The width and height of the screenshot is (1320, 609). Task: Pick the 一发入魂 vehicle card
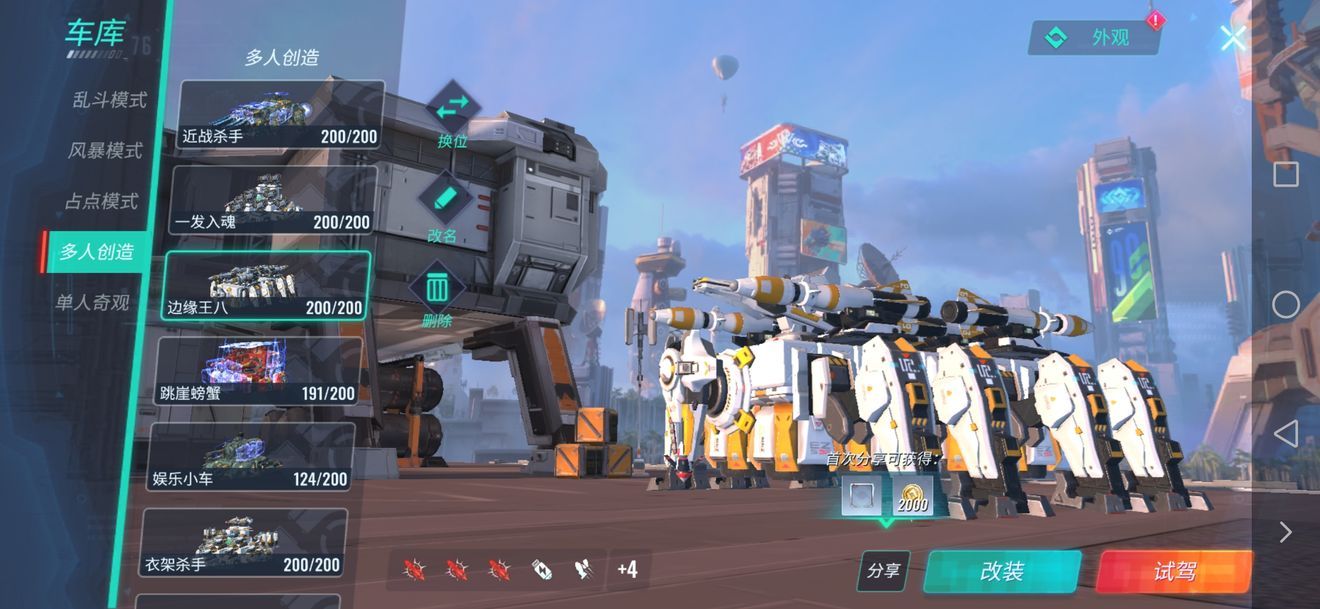[x=274, y=200]
